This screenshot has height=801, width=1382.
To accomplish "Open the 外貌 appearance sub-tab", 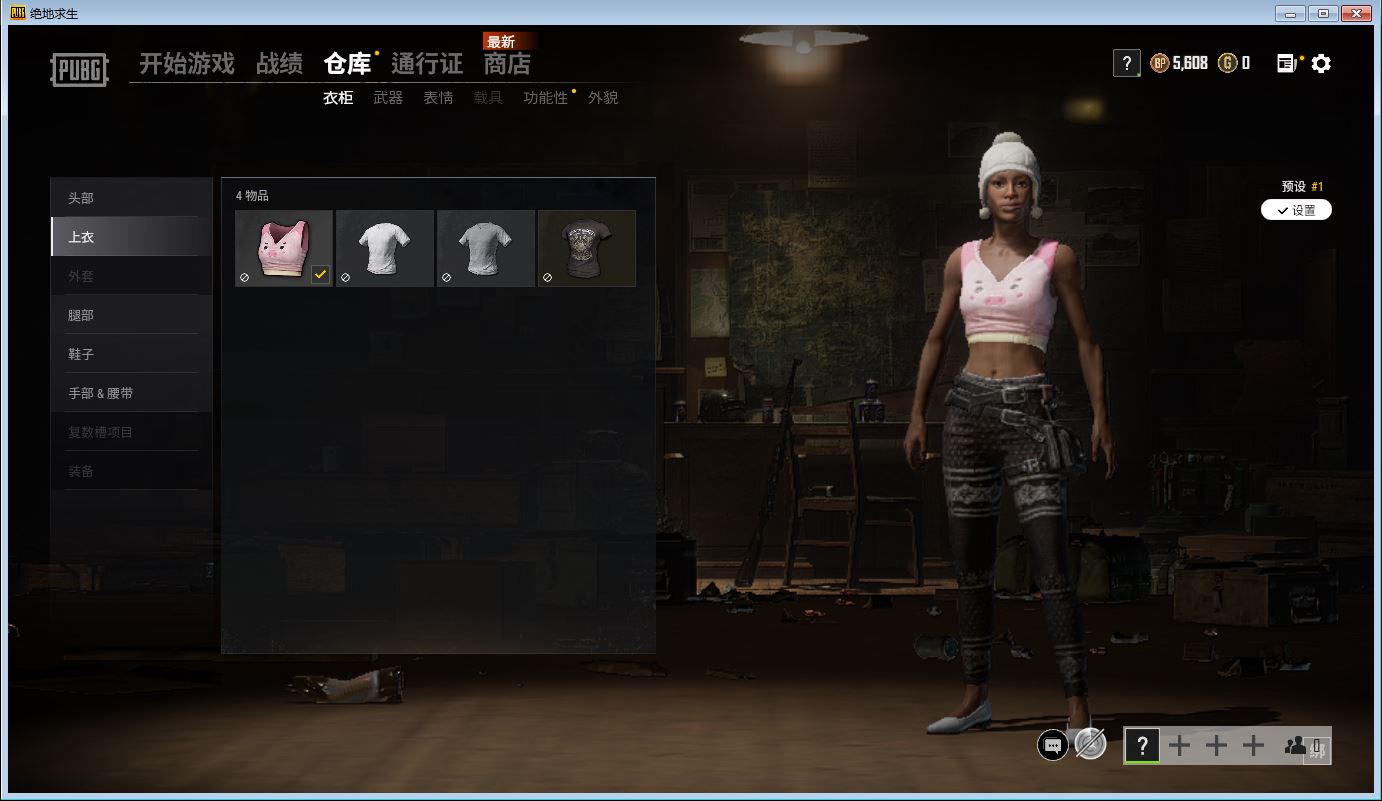I will (603, 98).
